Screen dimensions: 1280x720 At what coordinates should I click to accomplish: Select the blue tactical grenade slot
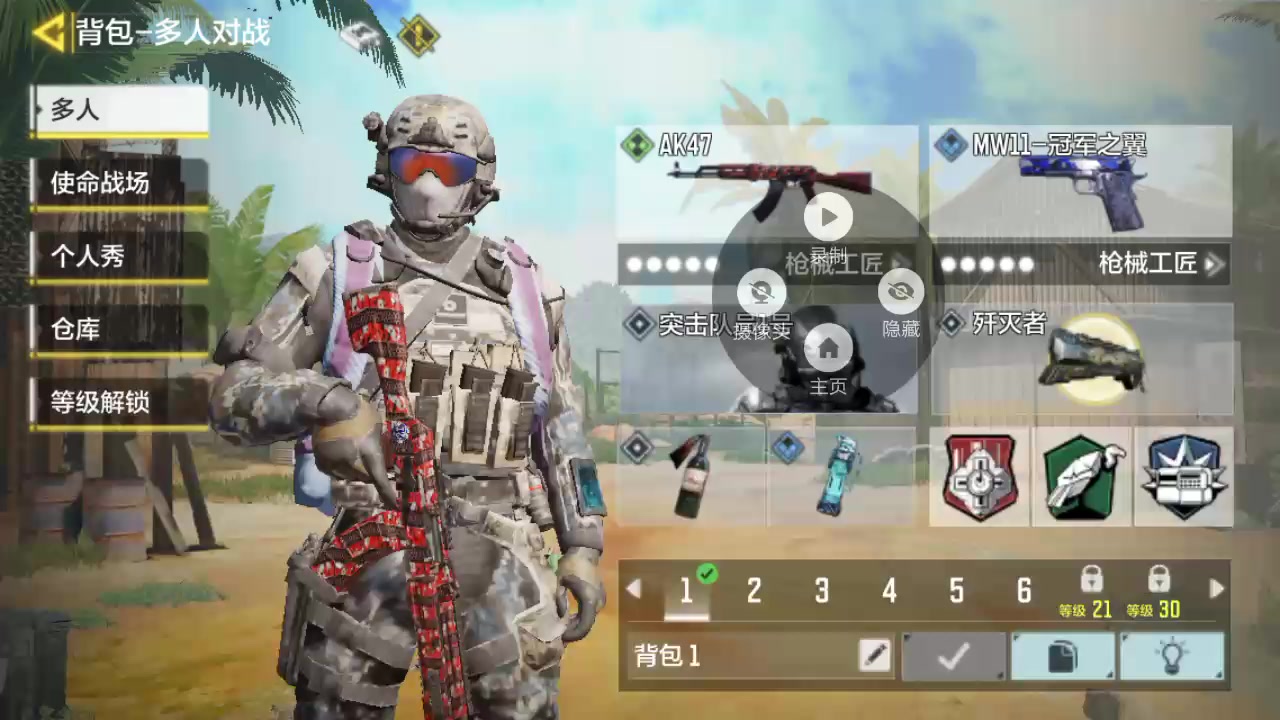pyautogui.click(x=840, y=477)
